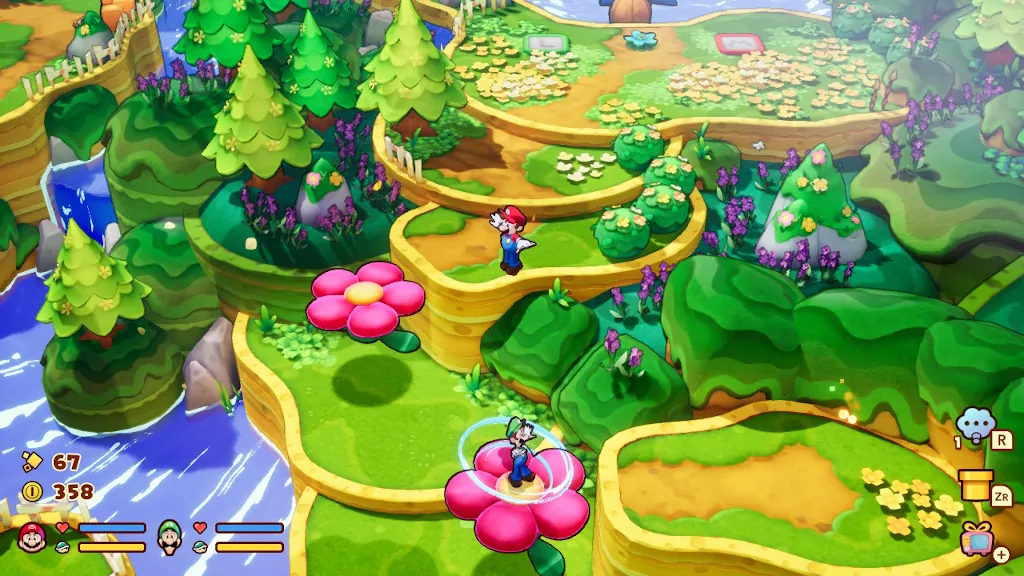The width and height of the screenshot is (1024, 576).
Task: Select the yellow warp pipe icon
Action: click(x=975, y=483)
